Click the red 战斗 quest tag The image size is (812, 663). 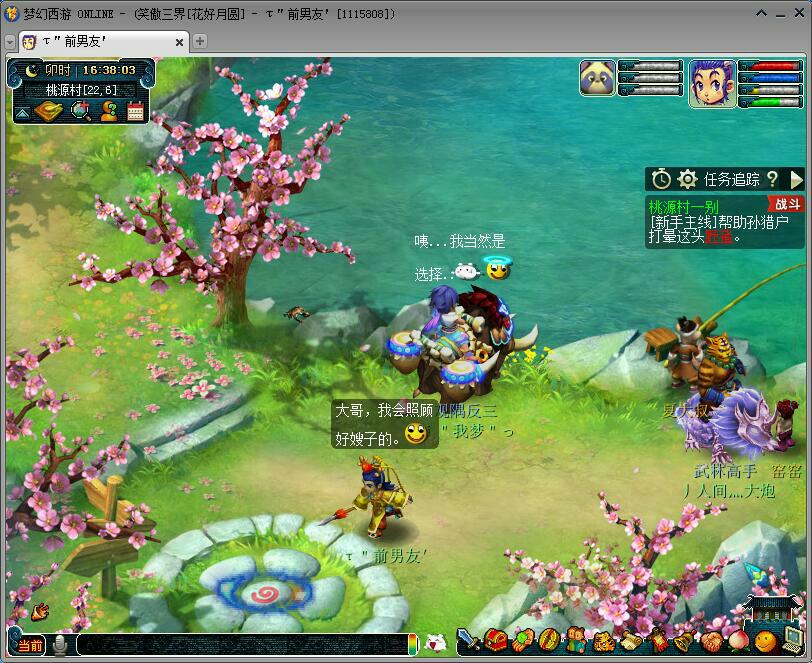click(787, 204)
